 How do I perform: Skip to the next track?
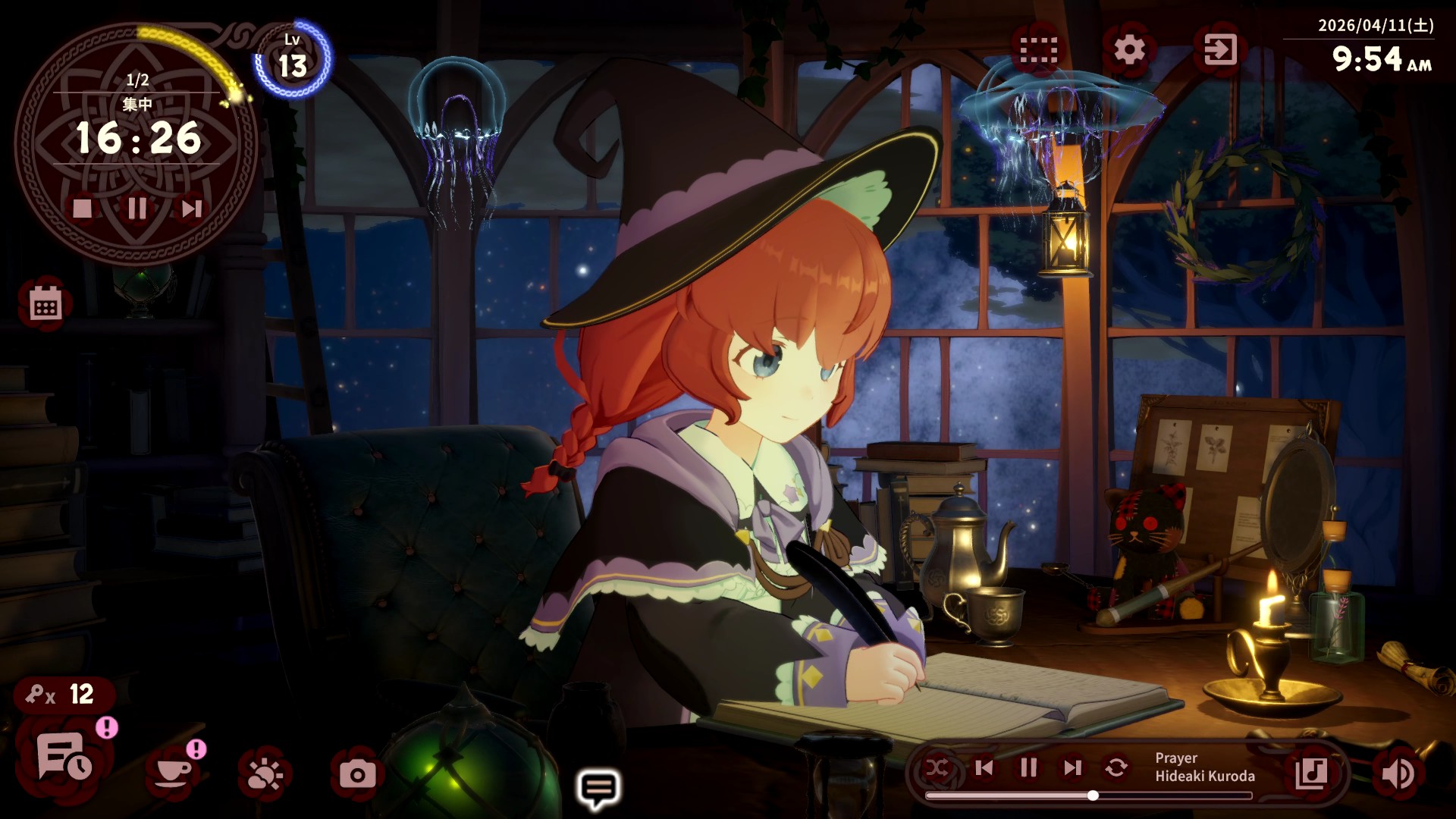[1072, 768]
